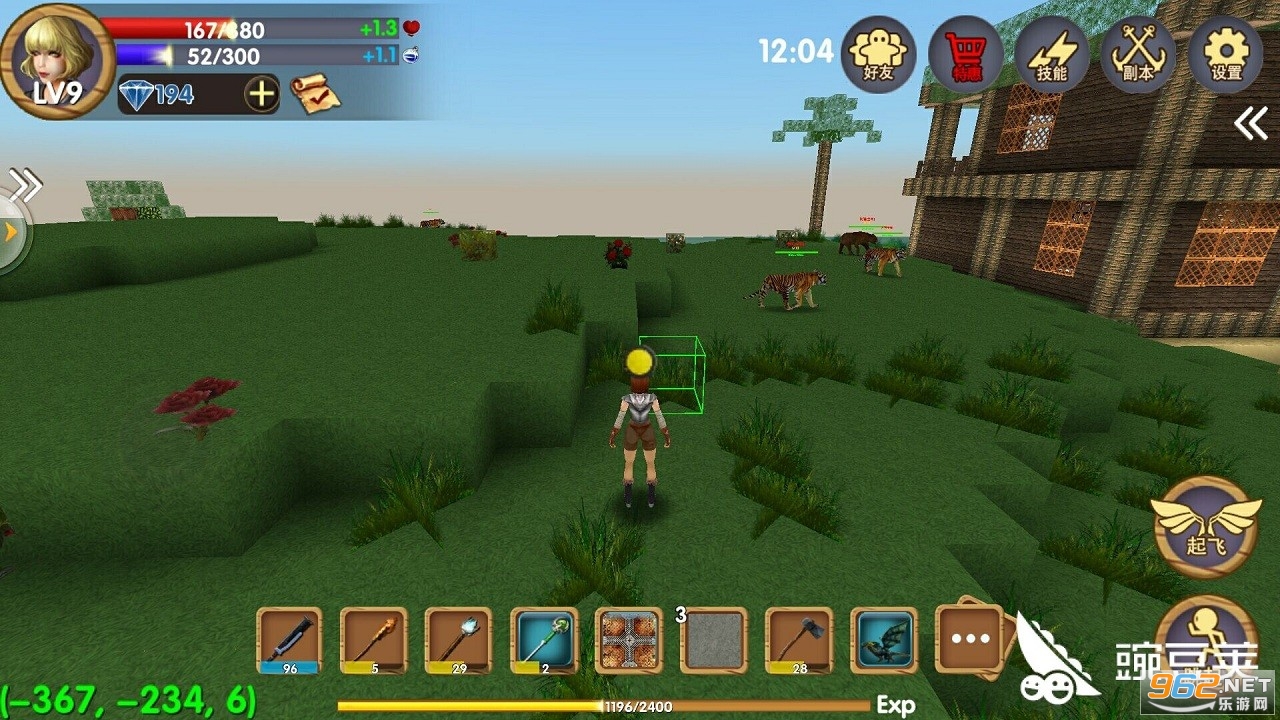Select the flaming torch staff slot

pos(374,640)
